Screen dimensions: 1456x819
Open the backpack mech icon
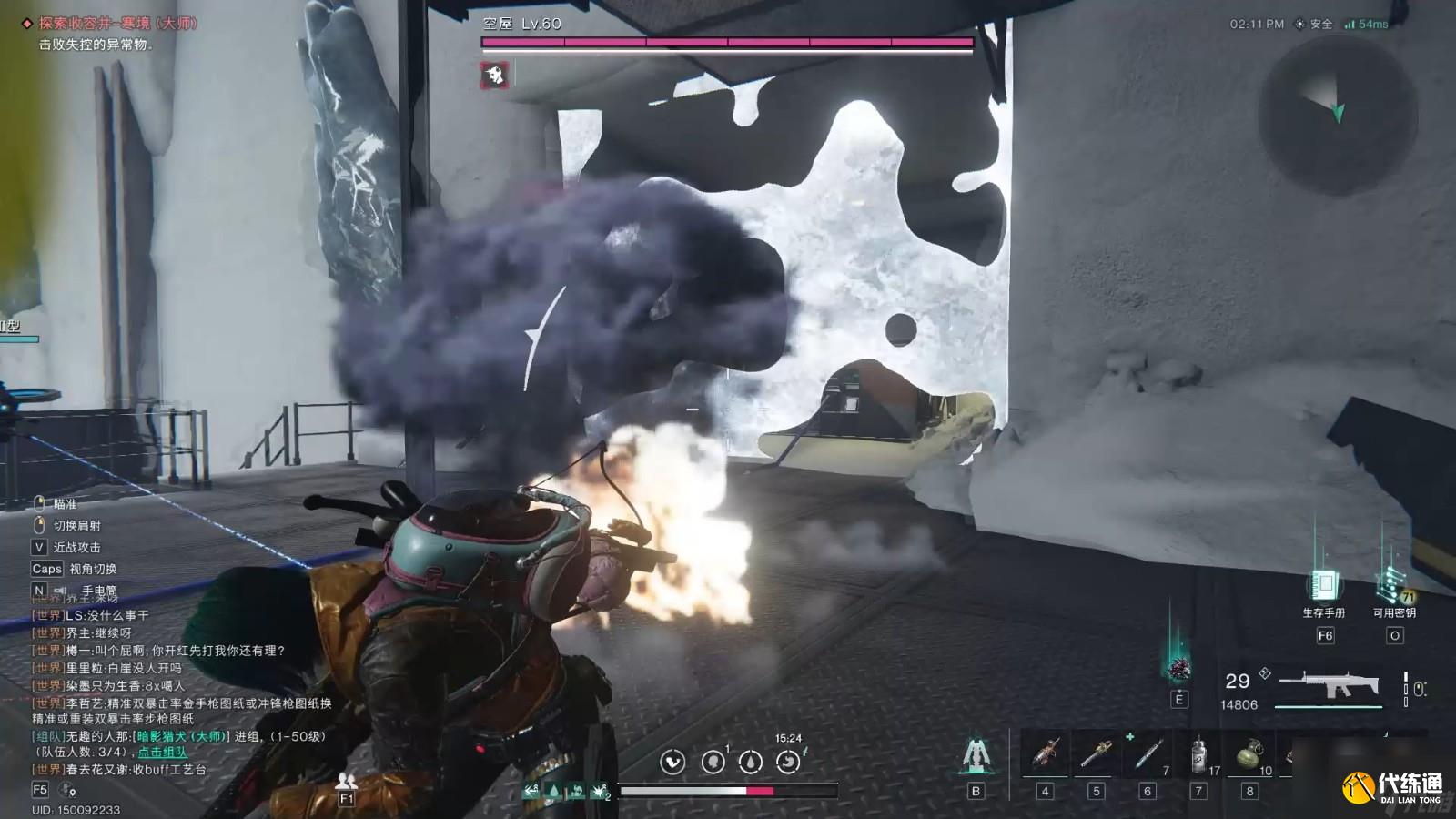[x=976, y=755]
